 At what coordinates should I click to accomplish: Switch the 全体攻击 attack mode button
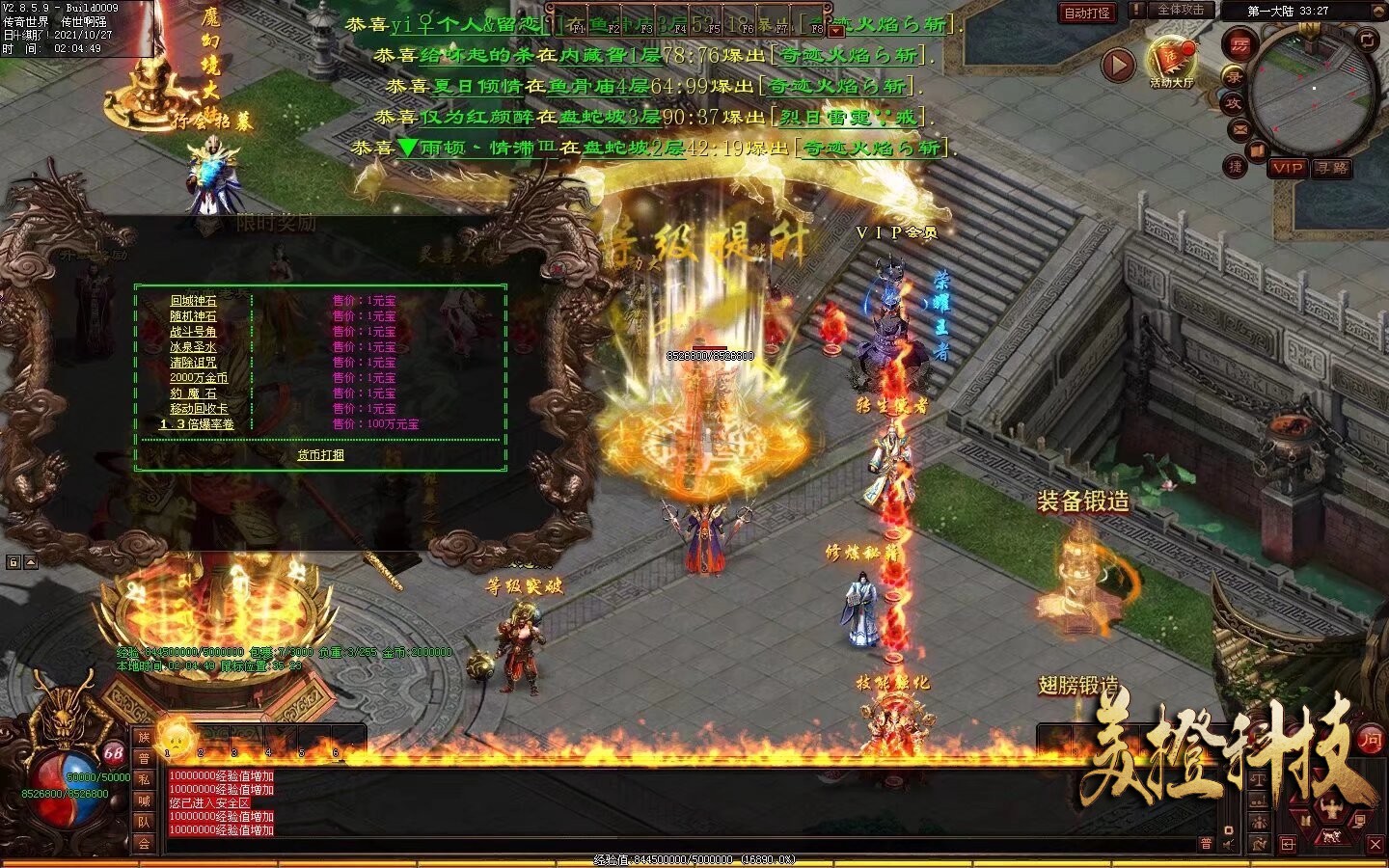click(x=1180, y=10)
